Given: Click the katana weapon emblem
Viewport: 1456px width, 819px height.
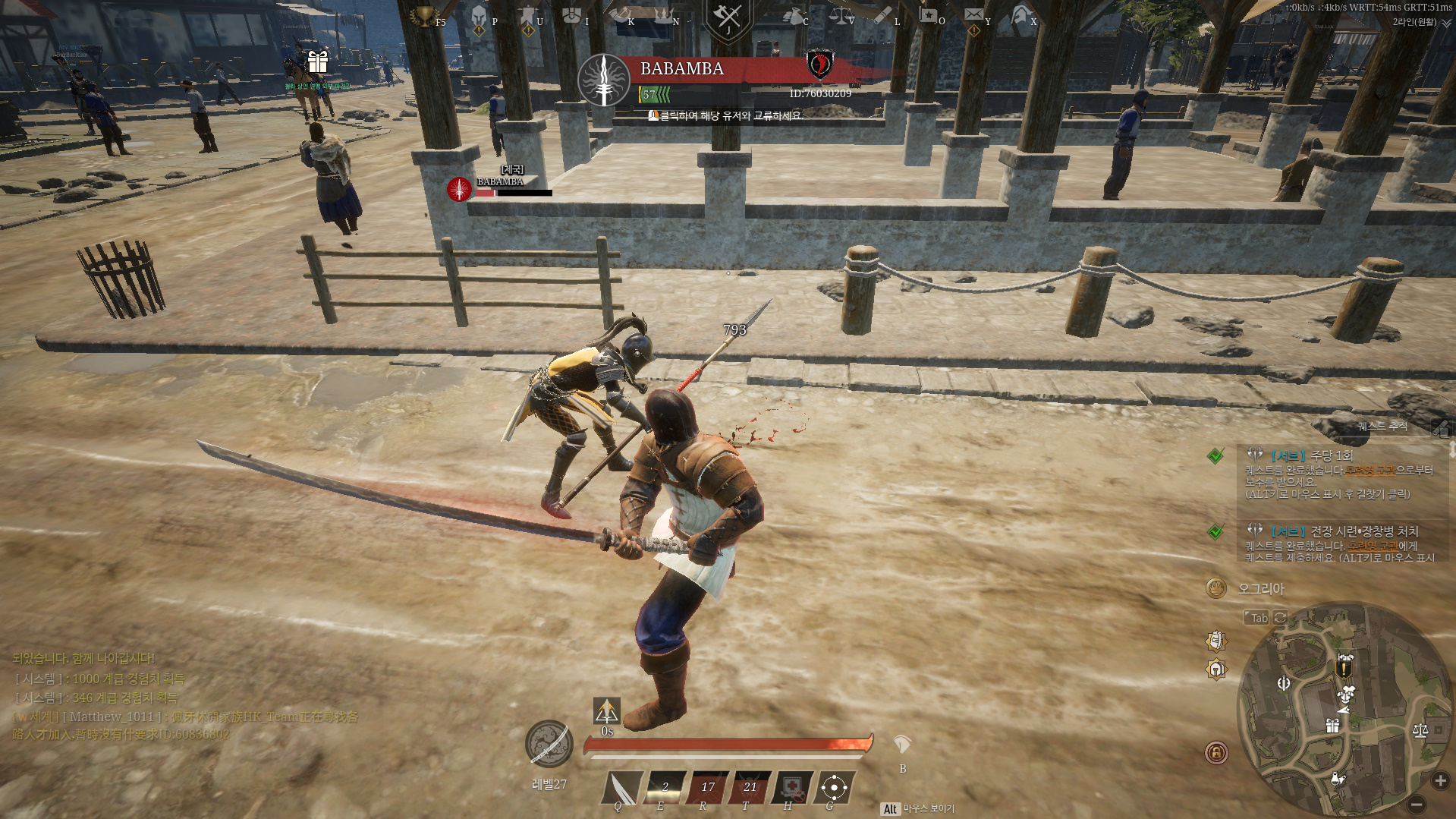Looking at the screenshot, I should [x=549, y=744].
